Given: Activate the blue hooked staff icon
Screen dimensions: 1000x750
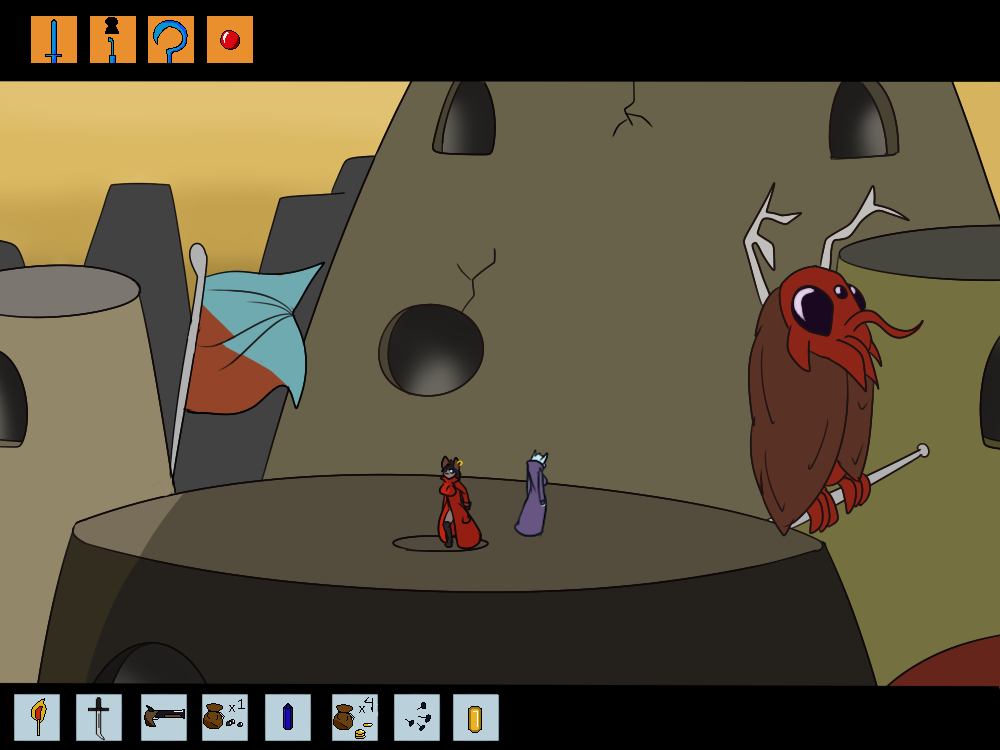Looking at the screenshot, I should 171,40.
